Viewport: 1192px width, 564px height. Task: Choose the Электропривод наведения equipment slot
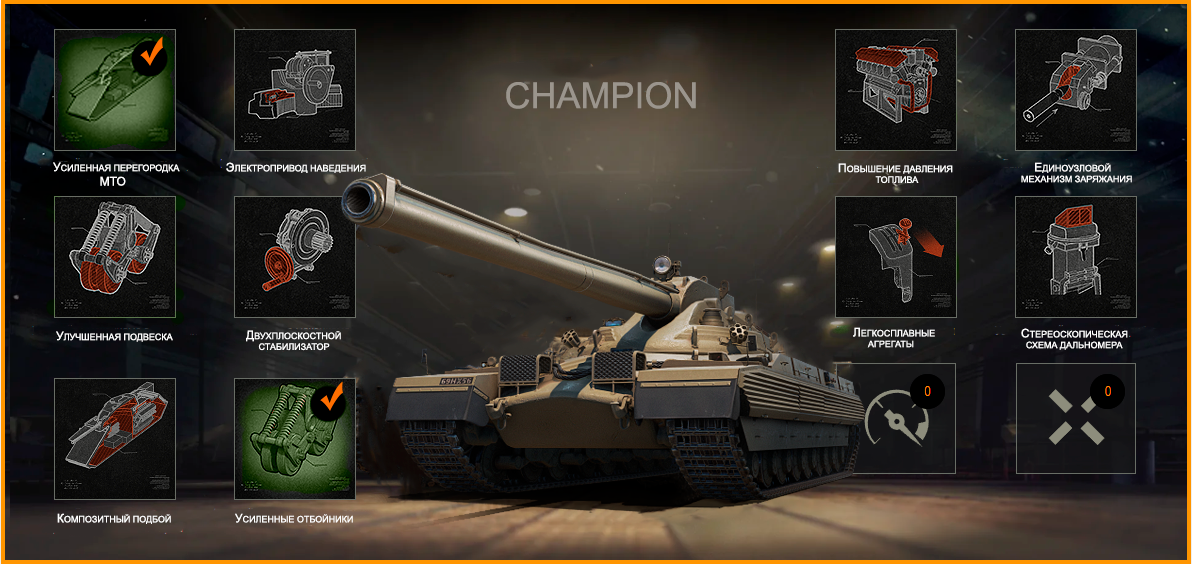pos(295,90)
